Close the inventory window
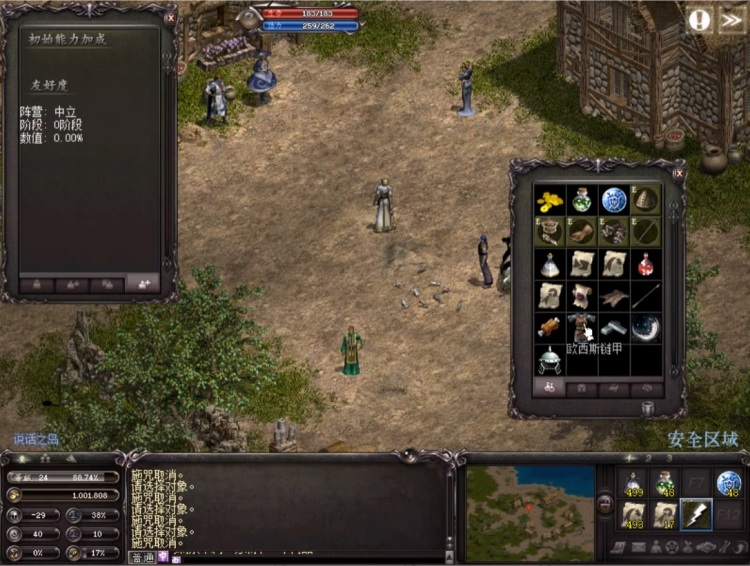The width and height of the screenshot is (750, 566). [x=678, y=173]
